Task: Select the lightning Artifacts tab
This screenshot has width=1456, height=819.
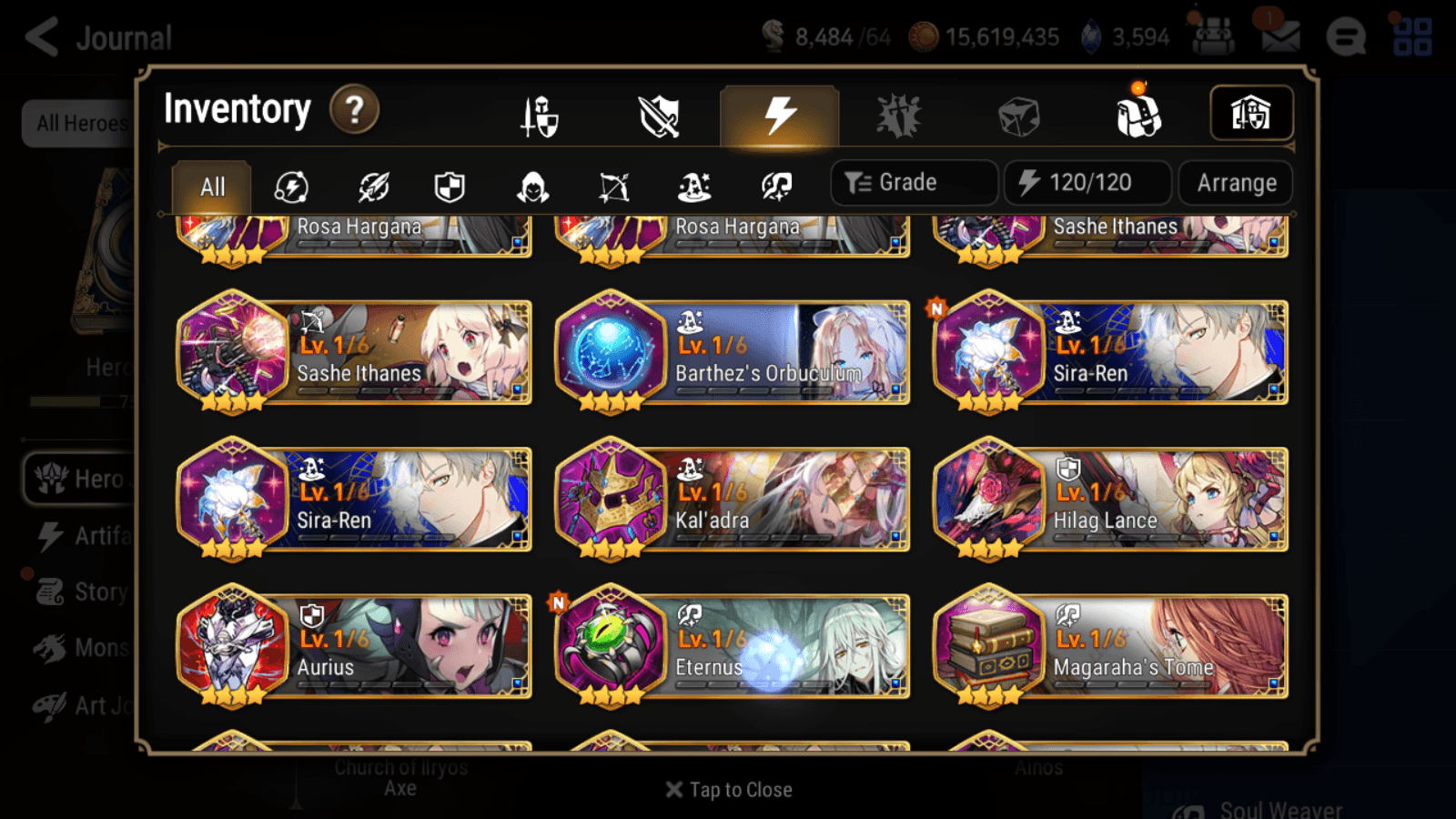Action: point(780,114)
